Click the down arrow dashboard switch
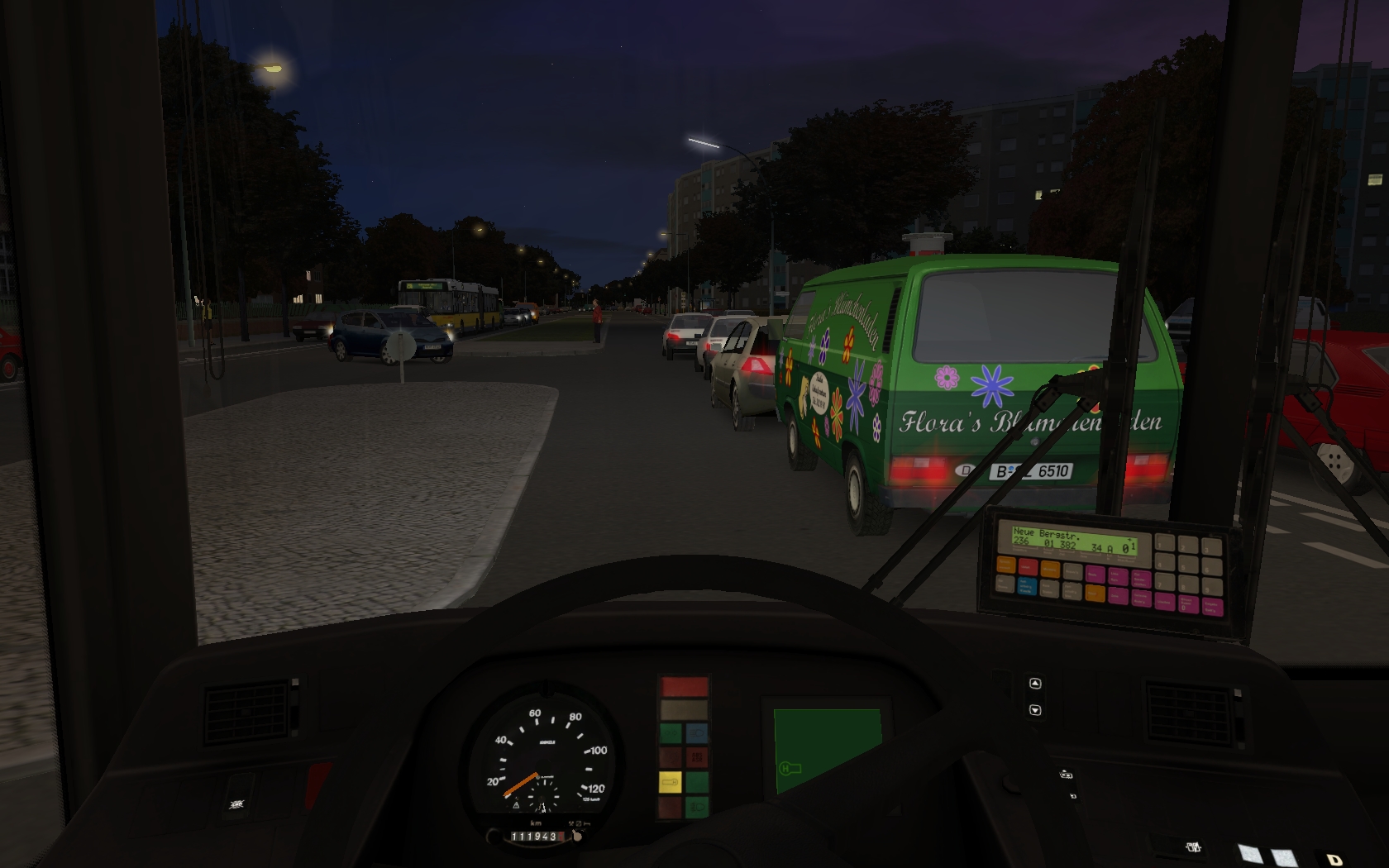The width and height of the screenshot is (1389, 868). 1035,710
